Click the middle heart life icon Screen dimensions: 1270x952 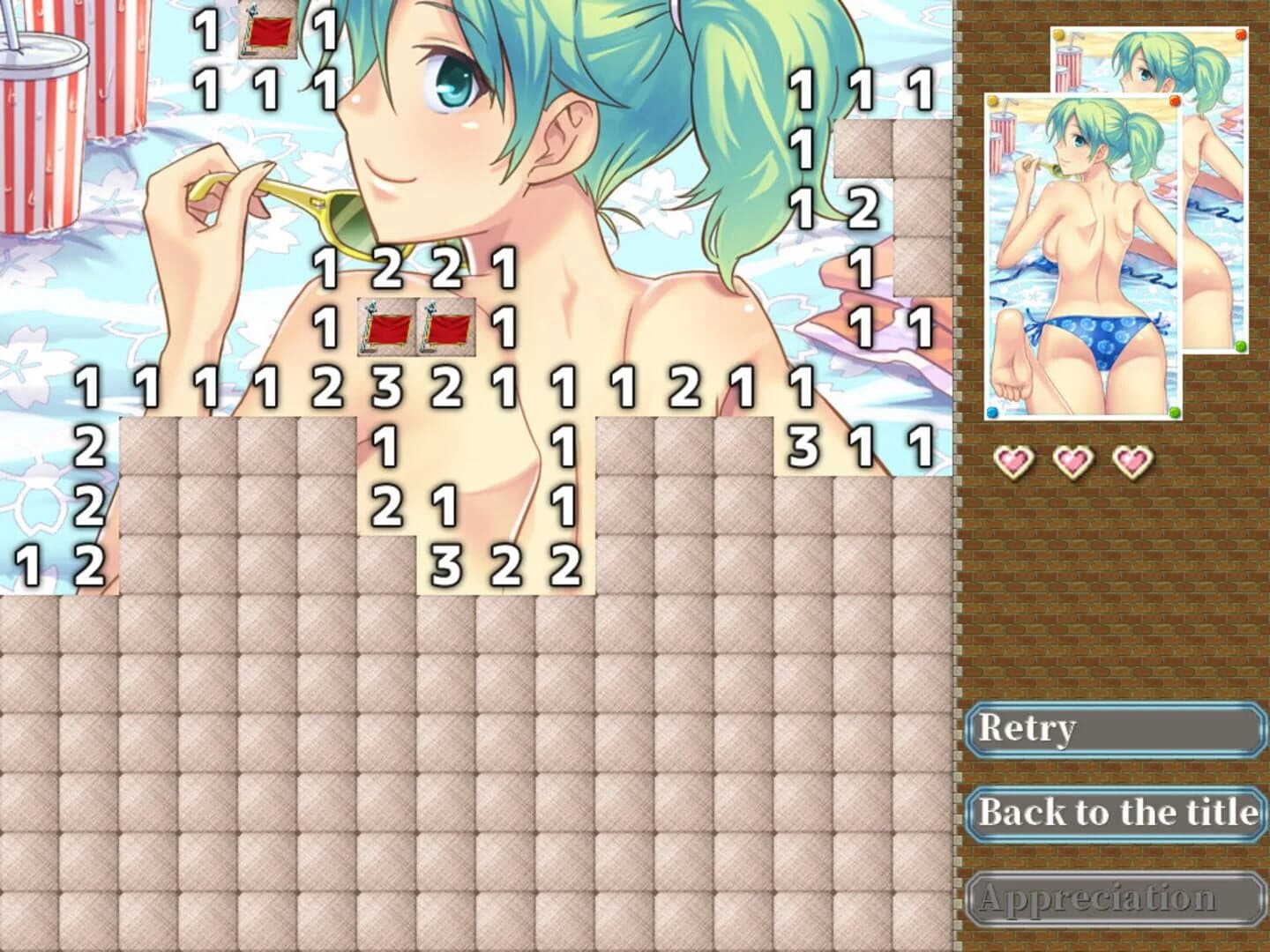coord(1073,460)
